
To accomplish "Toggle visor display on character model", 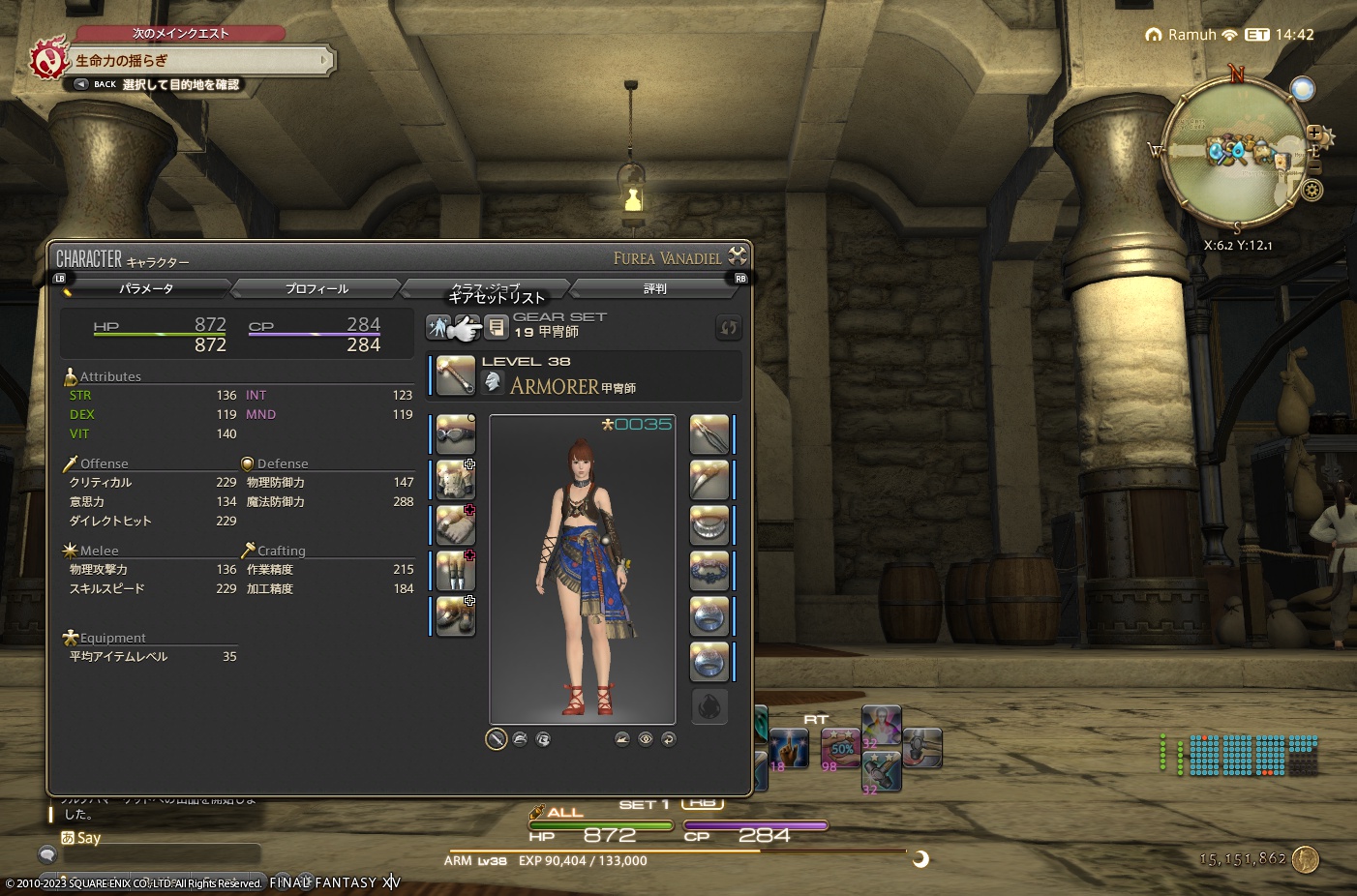I will click(x=544, y=738).
